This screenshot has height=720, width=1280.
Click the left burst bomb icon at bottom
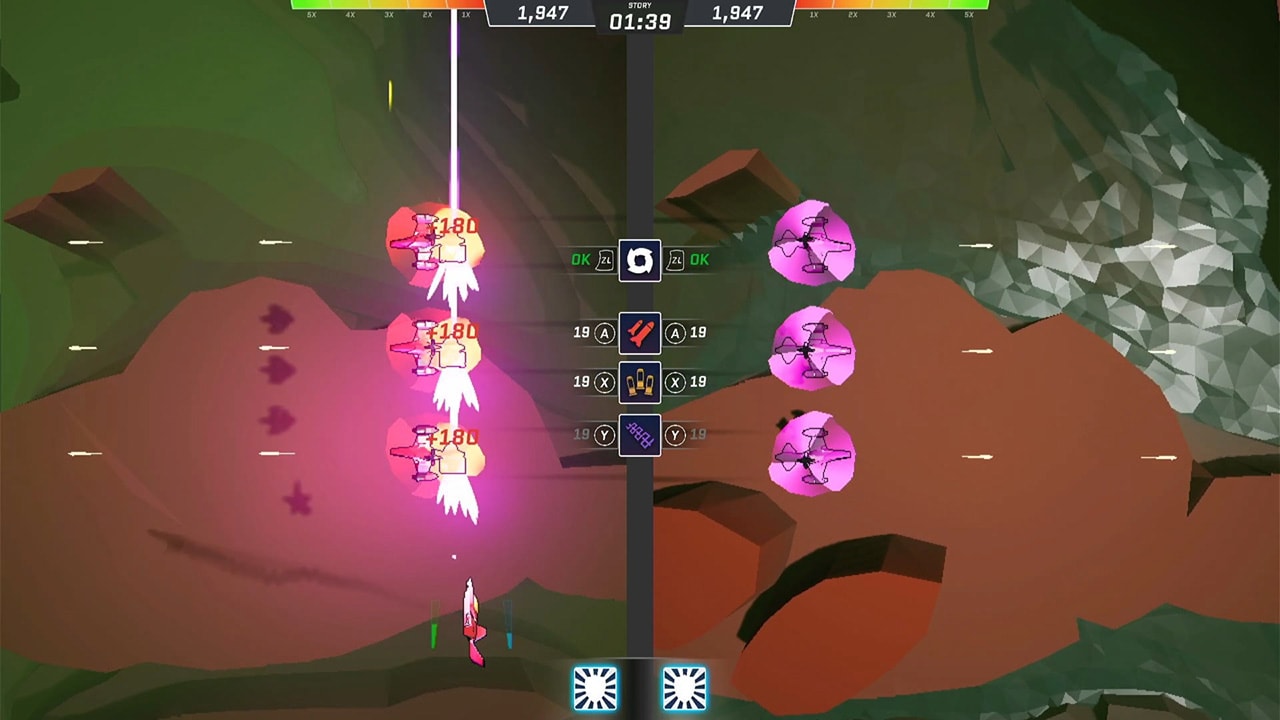(594, 686)
